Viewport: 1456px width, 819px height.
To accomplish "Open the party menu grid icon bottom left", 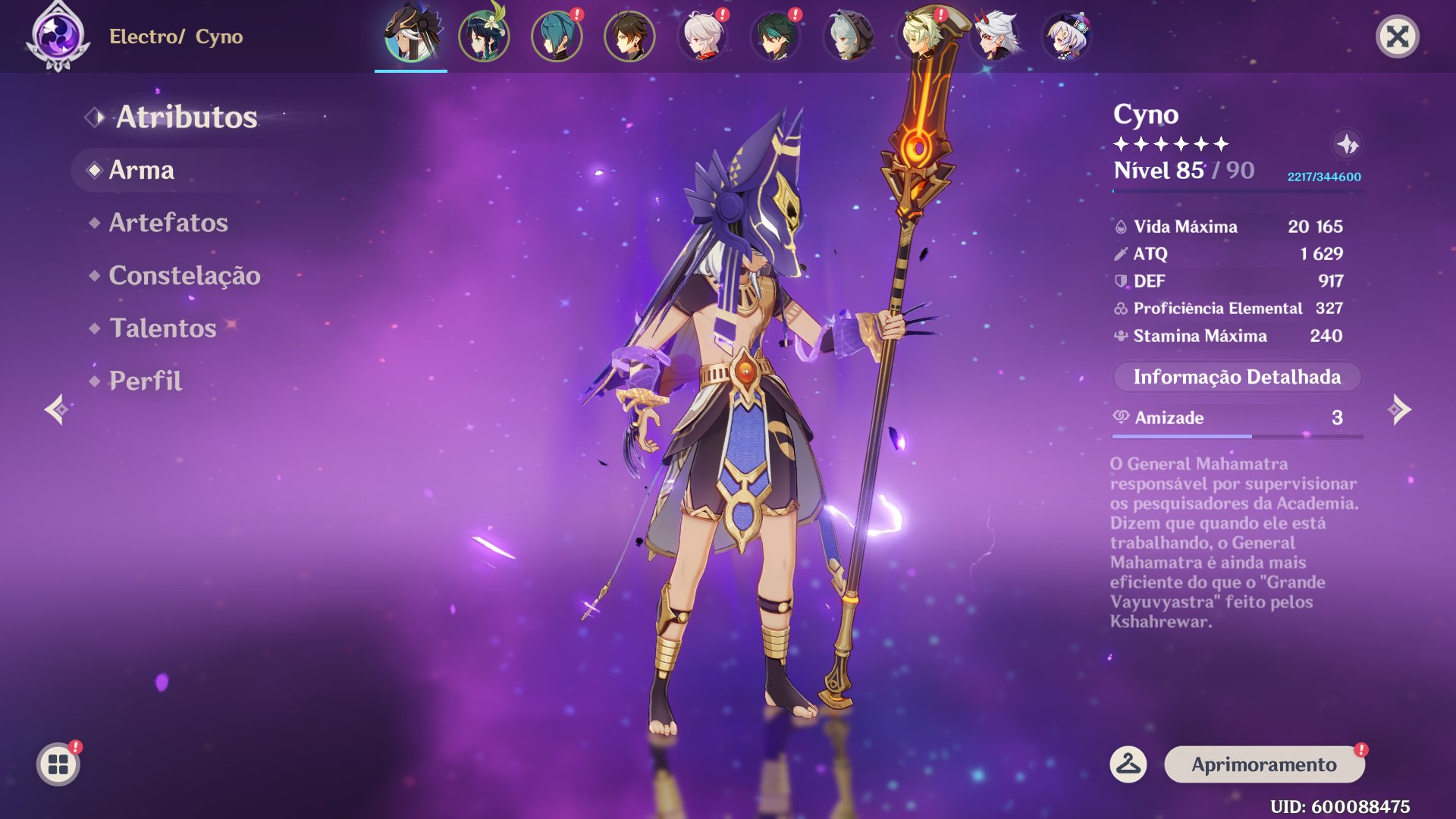I will click(57, 764).
